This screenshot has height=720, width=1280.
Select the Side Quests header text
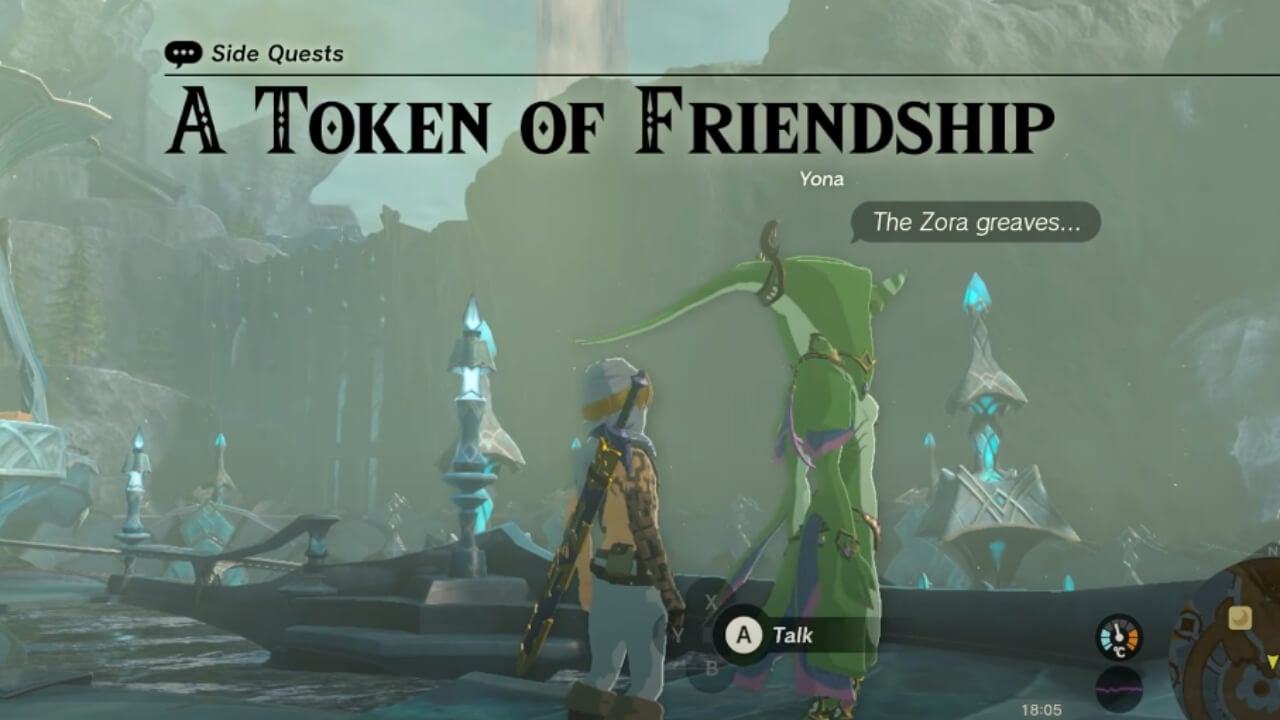277,54
